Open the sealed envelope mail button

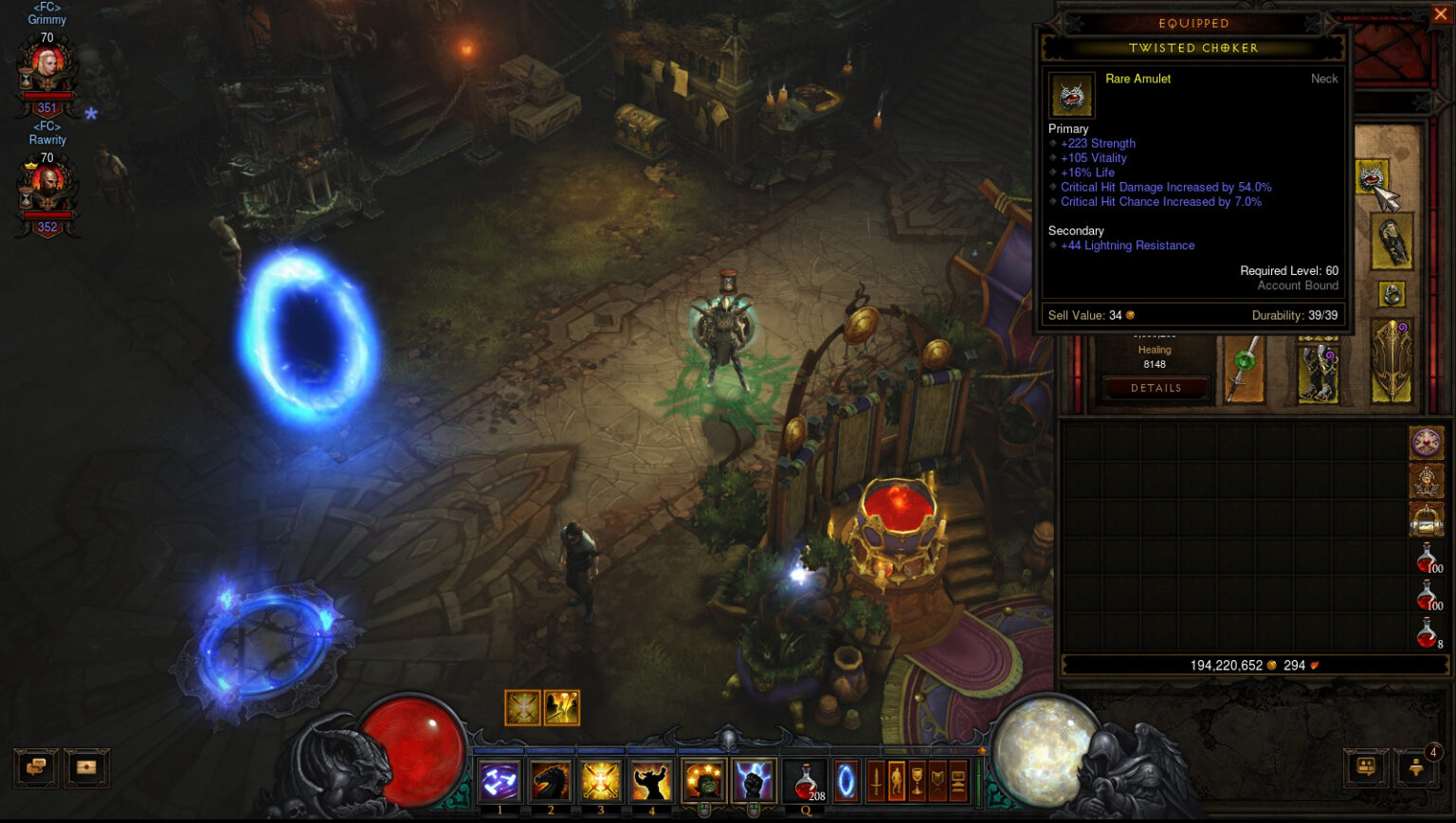[x=86, y=767]
